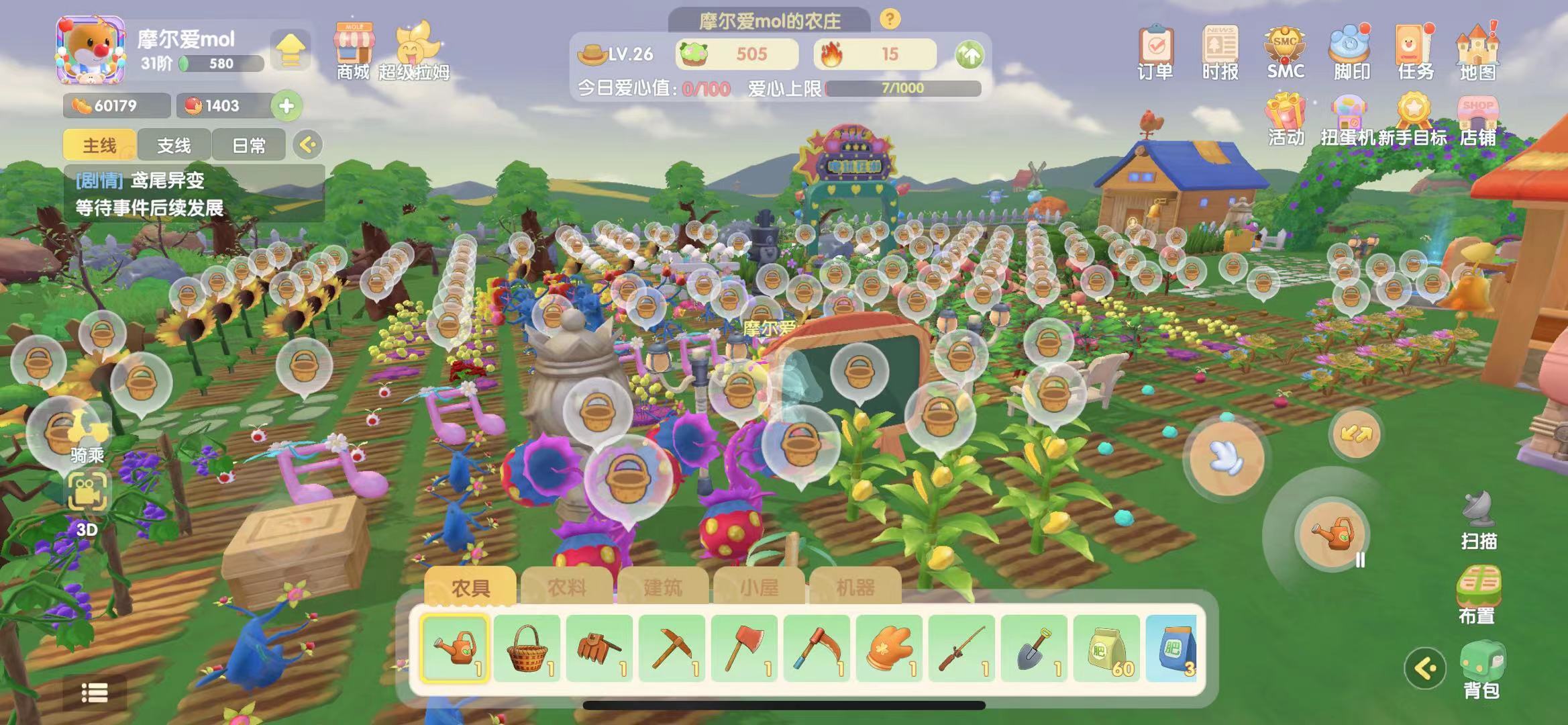Open the 地图 map

click(1478, 52)
